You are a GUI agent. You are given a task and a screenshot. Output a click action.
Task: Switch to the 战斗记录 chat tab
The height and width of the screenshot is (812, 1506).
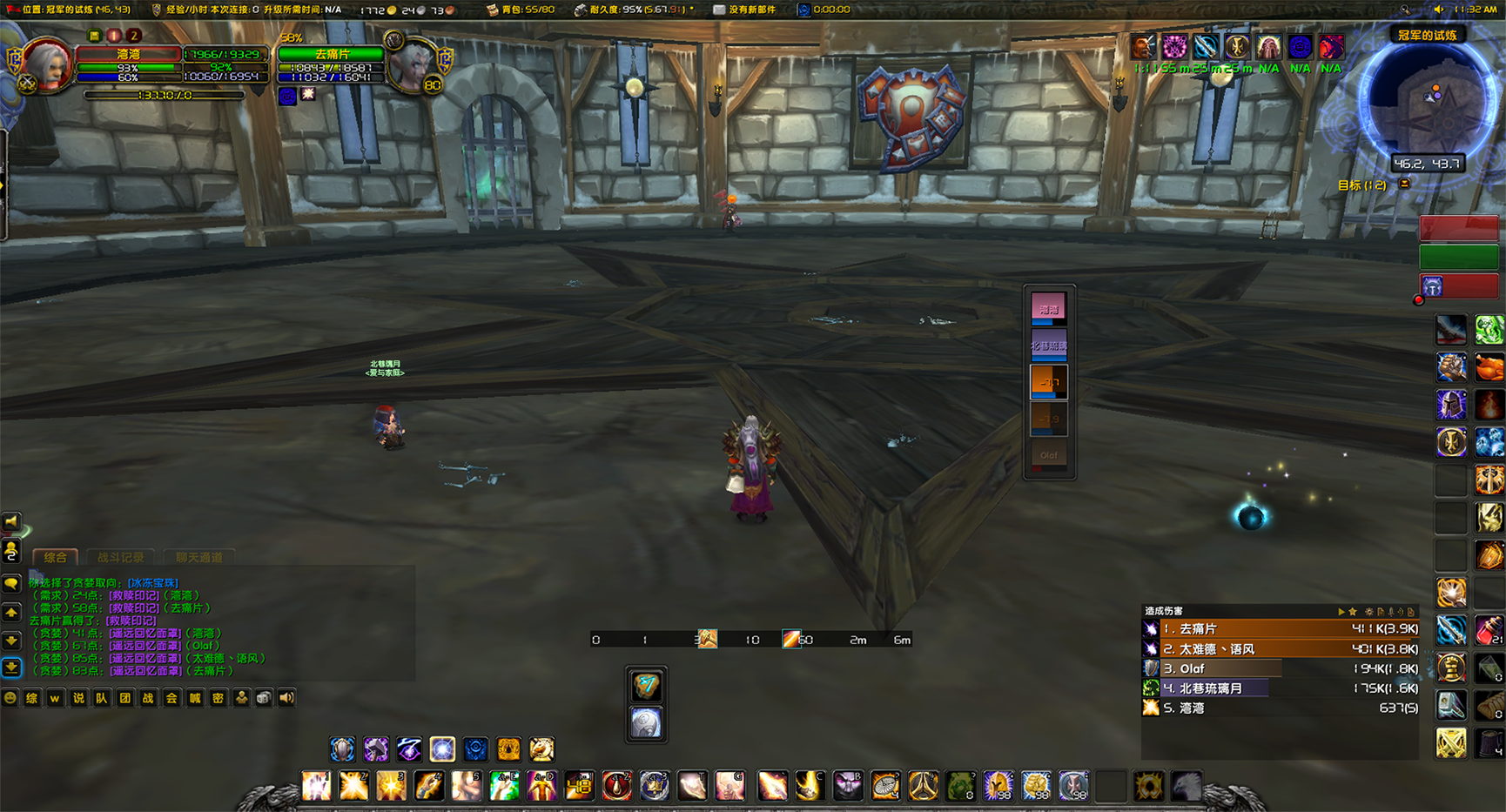[x=120, y=557]
